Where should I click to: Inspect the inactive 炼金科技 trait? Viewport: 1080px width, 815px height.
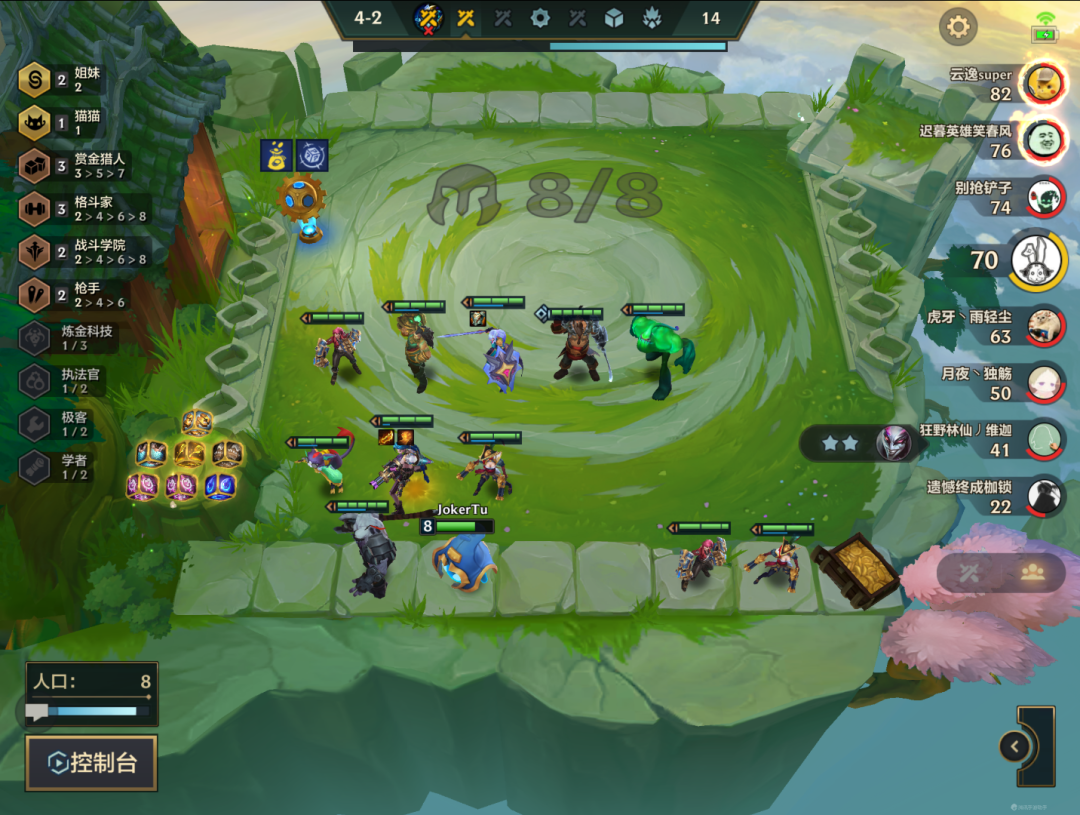pos(35,338)
